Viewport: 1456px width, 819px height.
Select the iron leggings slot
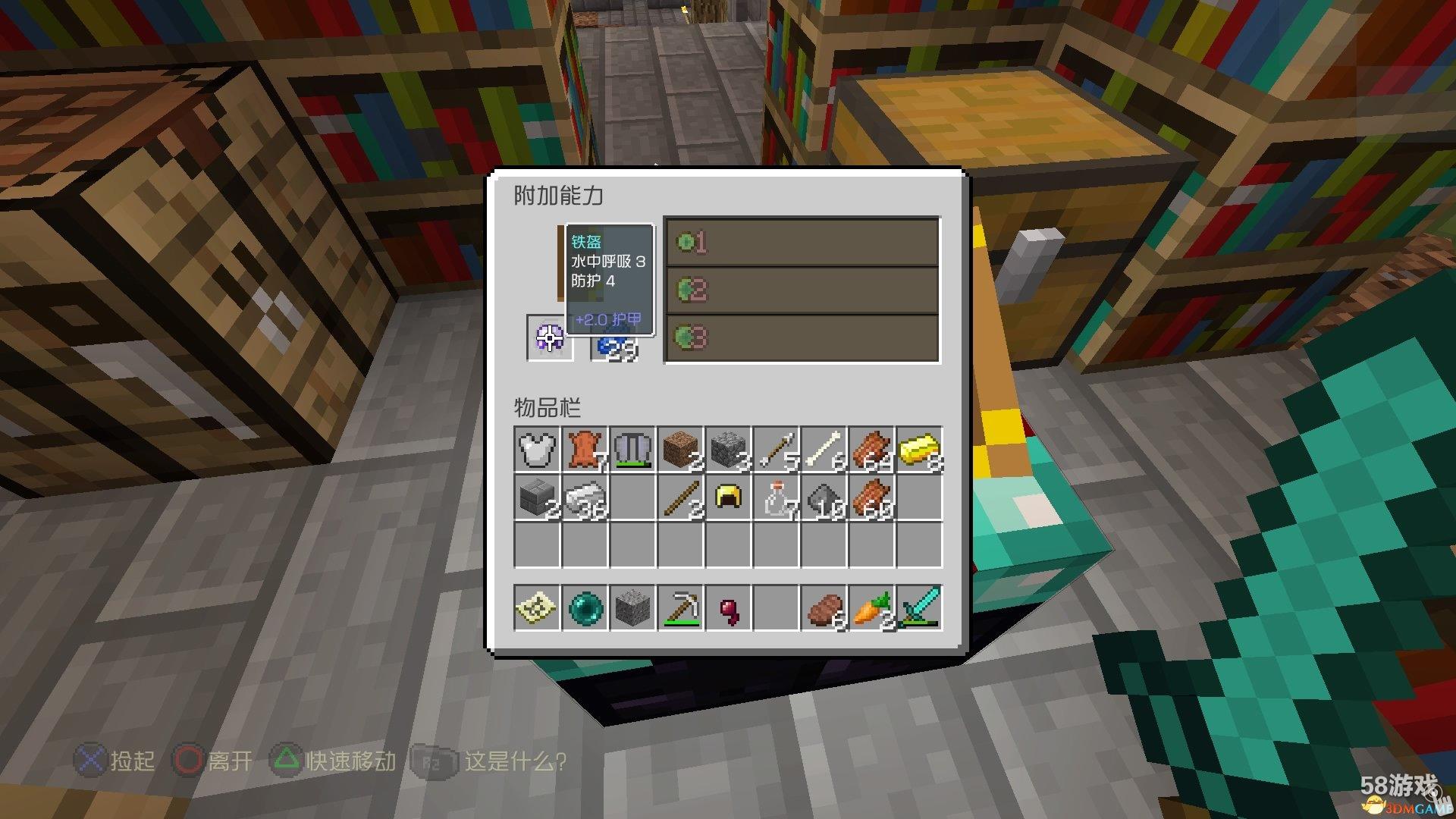click(x=632, y=450)
